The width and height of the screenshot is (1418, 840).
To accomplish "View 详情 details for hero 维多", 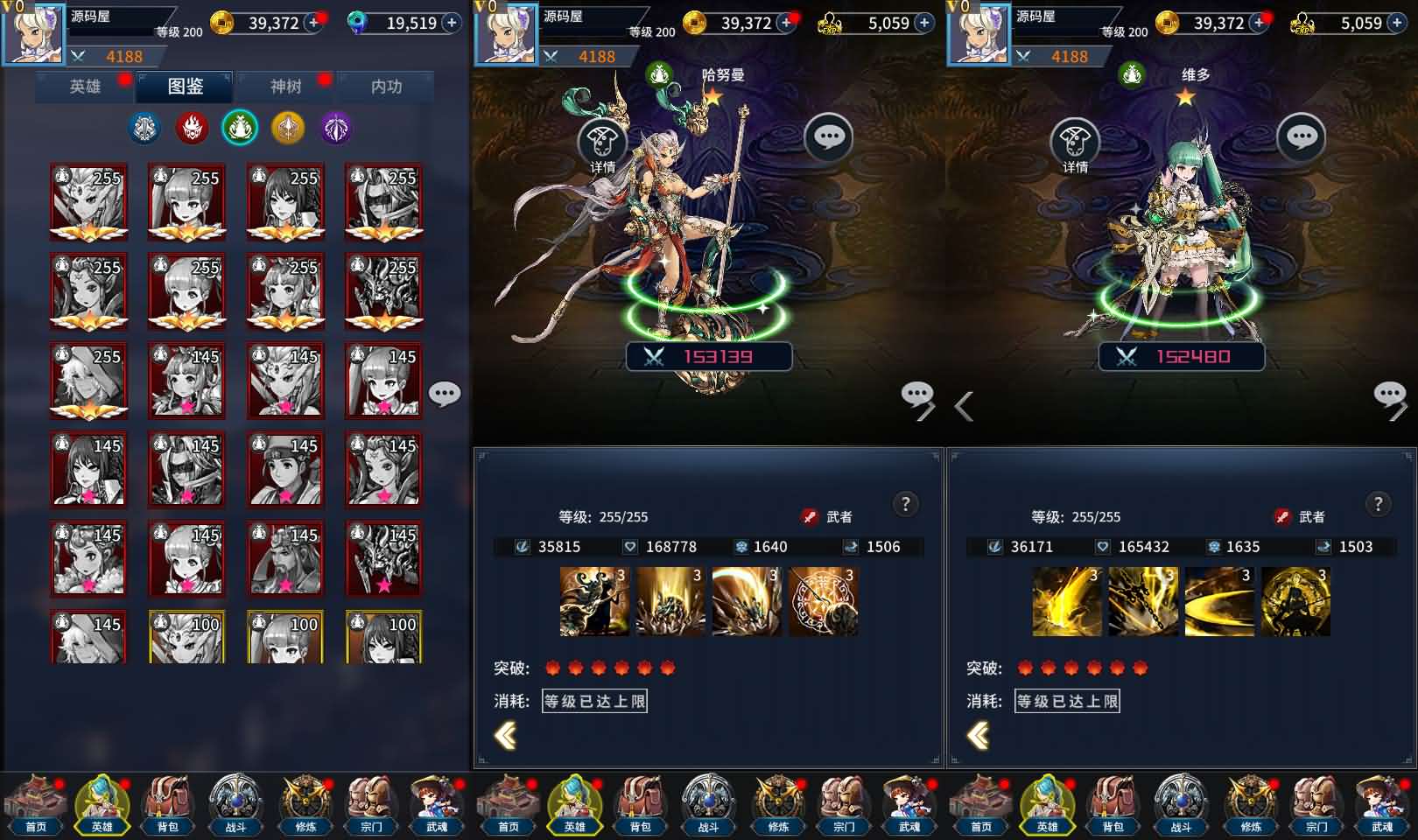I will click(1075, 144).
